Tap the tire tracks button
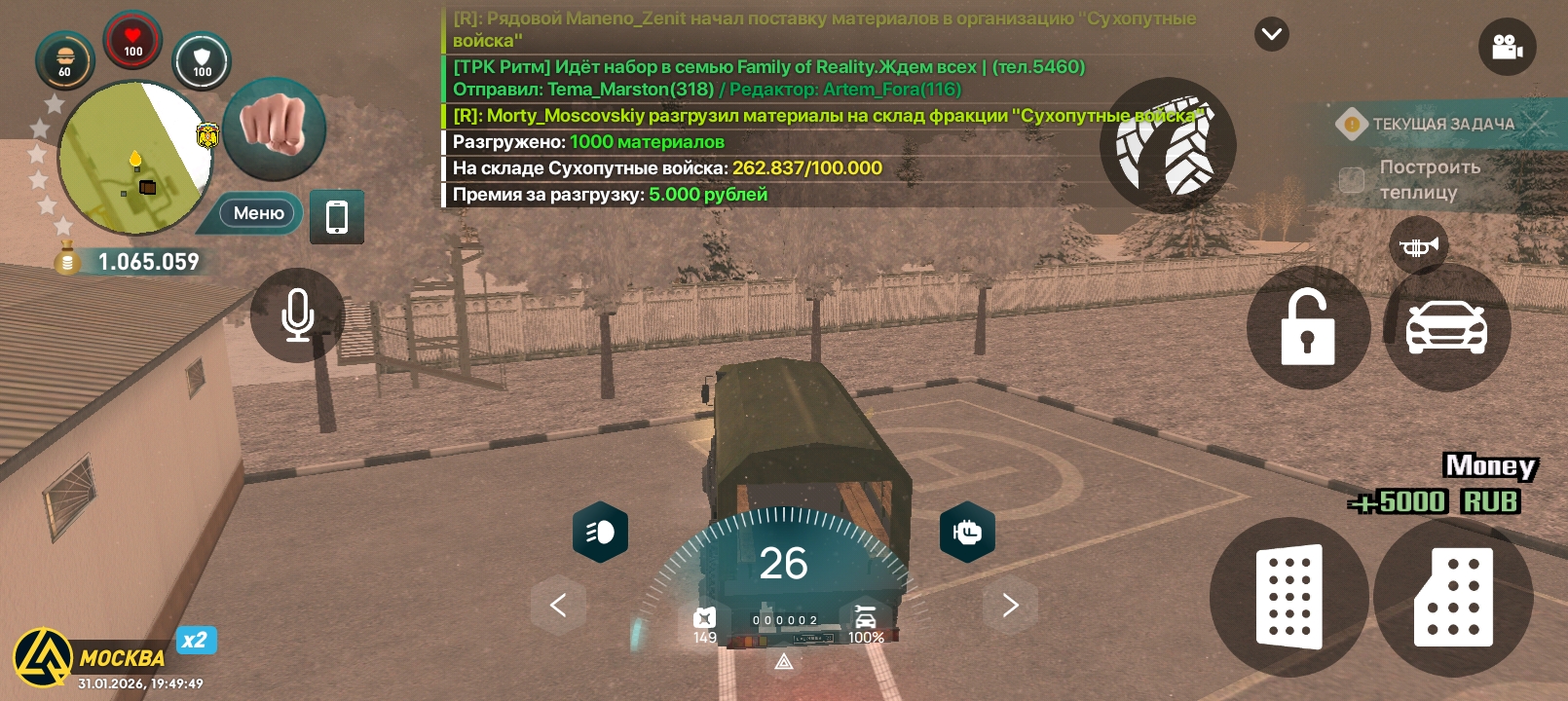Image resolution: width=1568 pixels, height=701 pixels. [1167, 146]
